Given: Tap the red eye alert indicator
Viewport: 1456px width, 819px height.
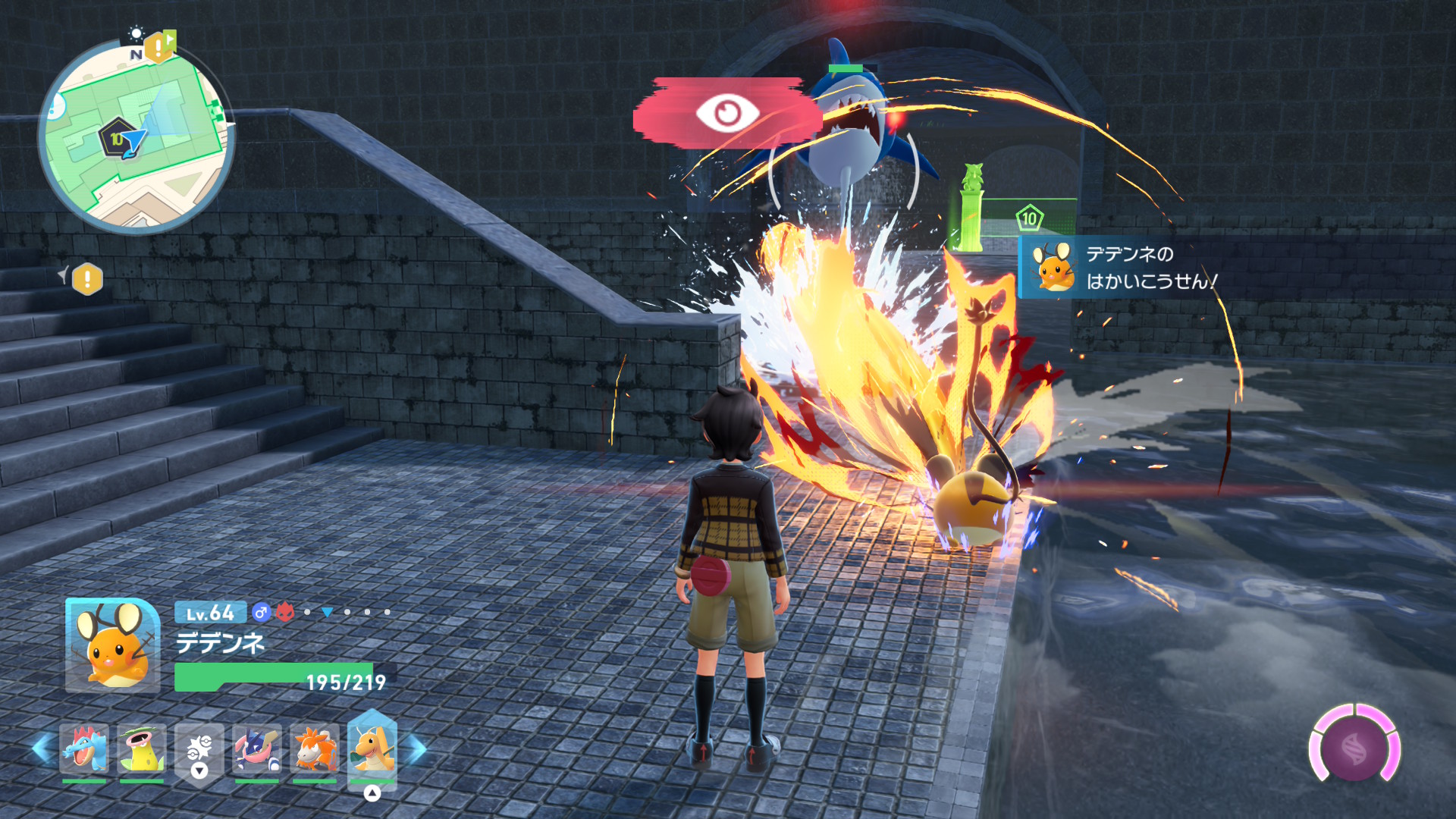Looking at the screenshot, I should click(726, 114).
